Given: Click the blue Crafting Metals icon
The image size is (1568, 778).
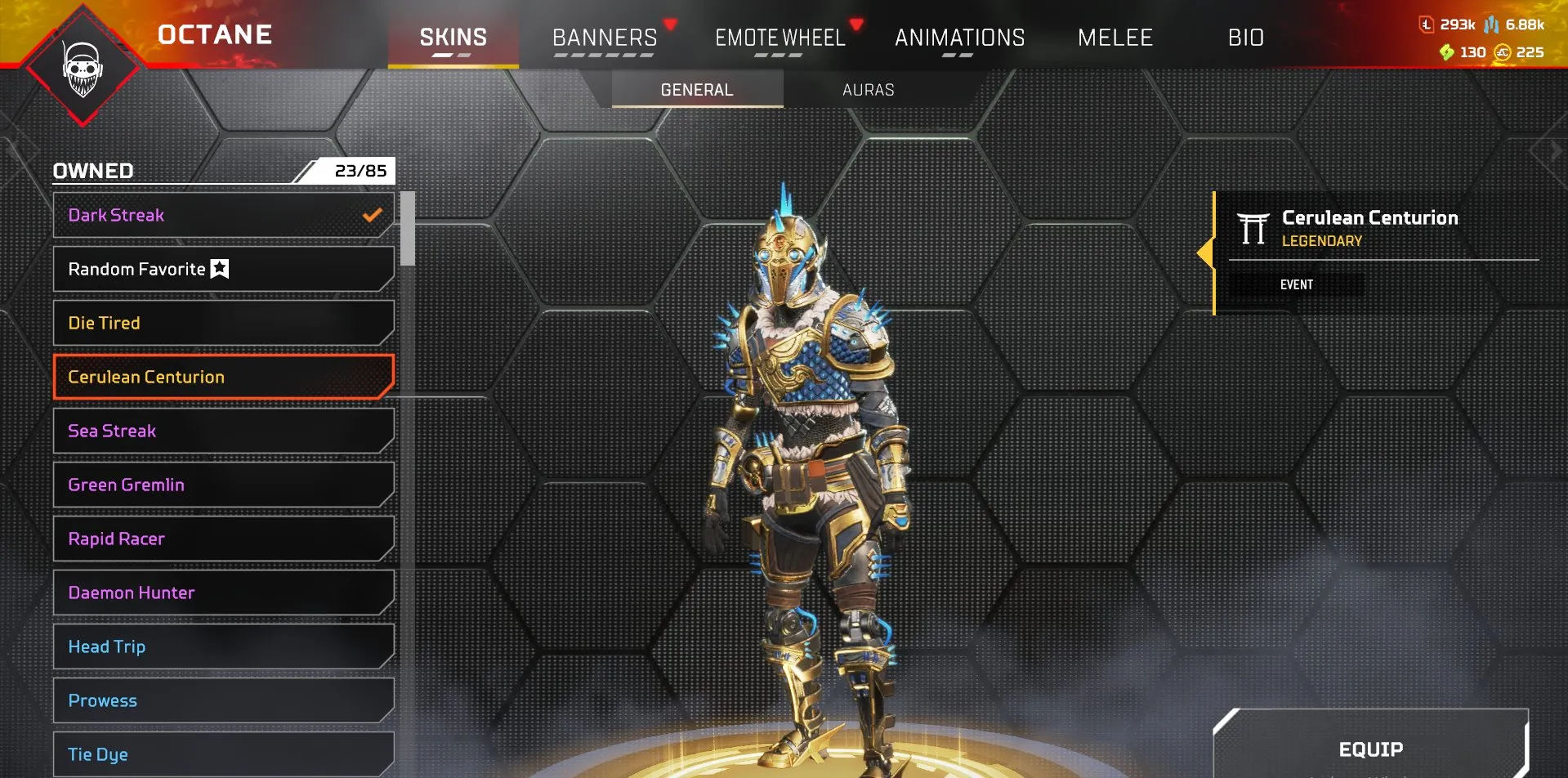Looking at the screenshot, I should 1491,25.
